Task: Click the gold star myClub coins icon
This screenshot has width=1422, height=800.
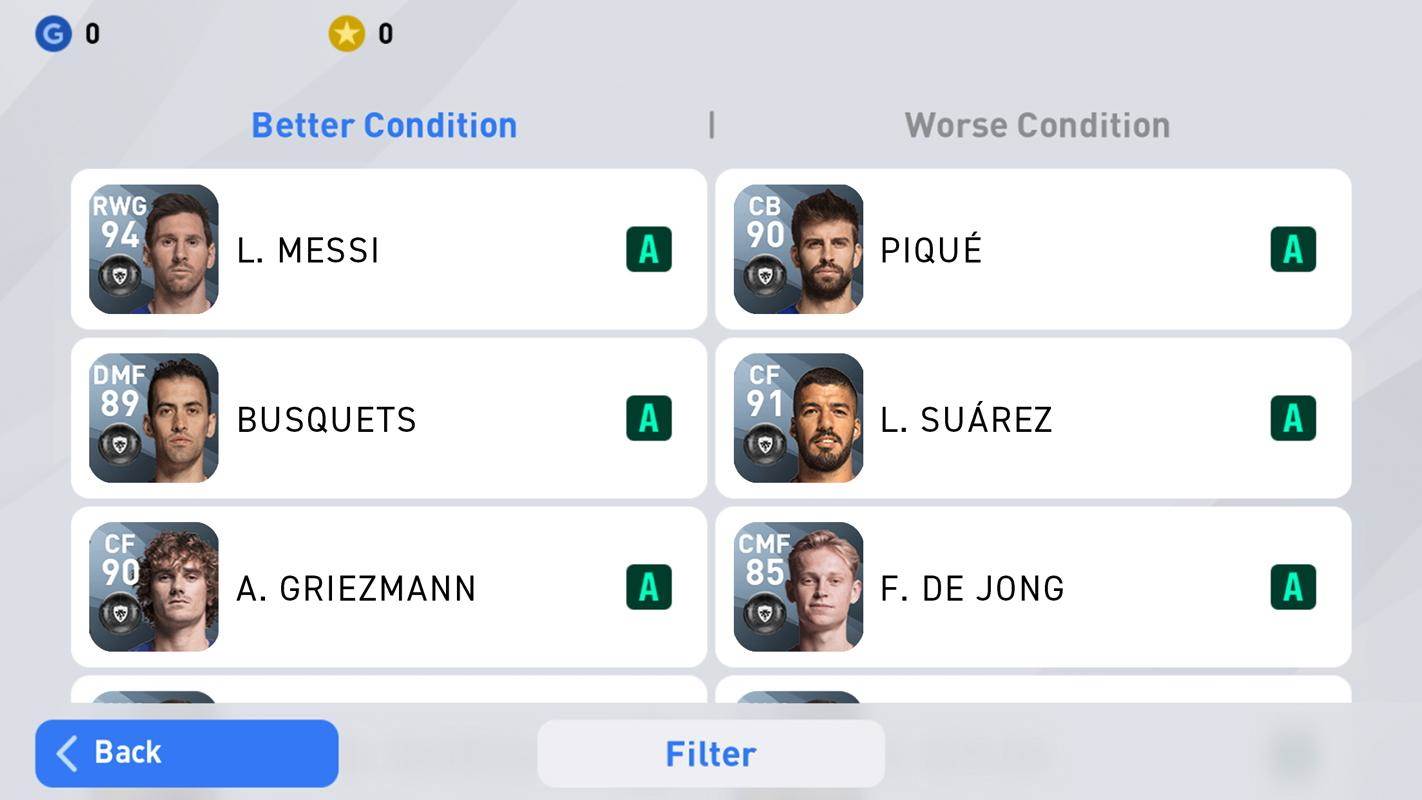Action: (345, 32)
